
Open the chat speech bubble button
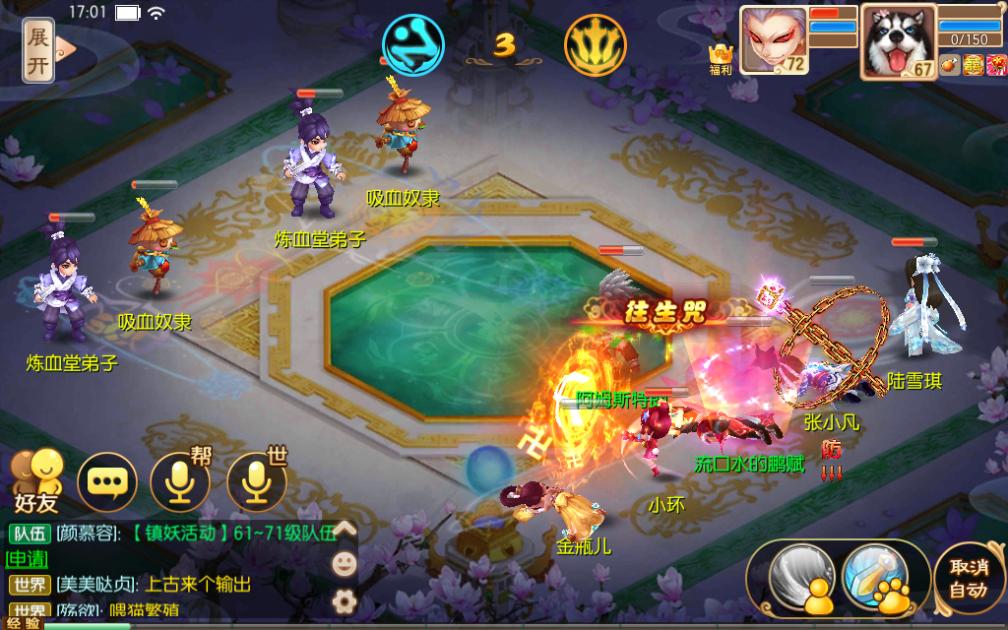pos(106,482)
